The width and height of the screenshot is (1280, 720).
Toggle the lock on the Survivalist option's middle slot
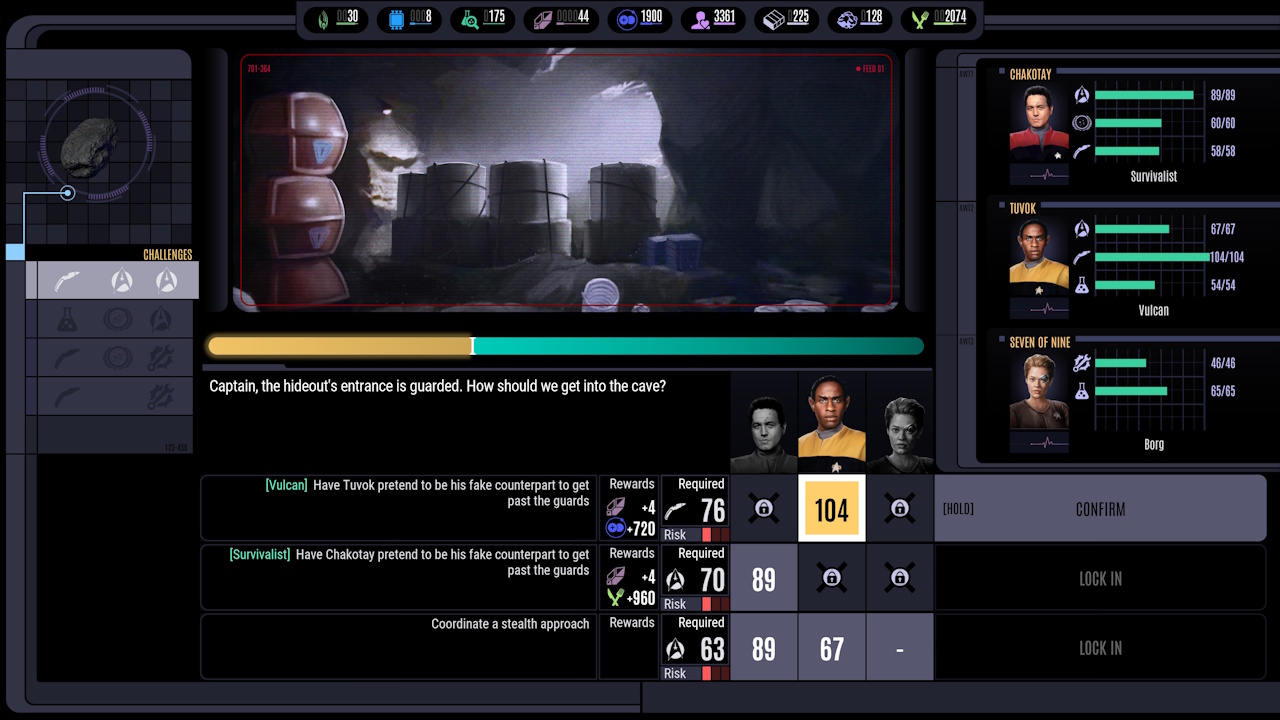(831, 578)
